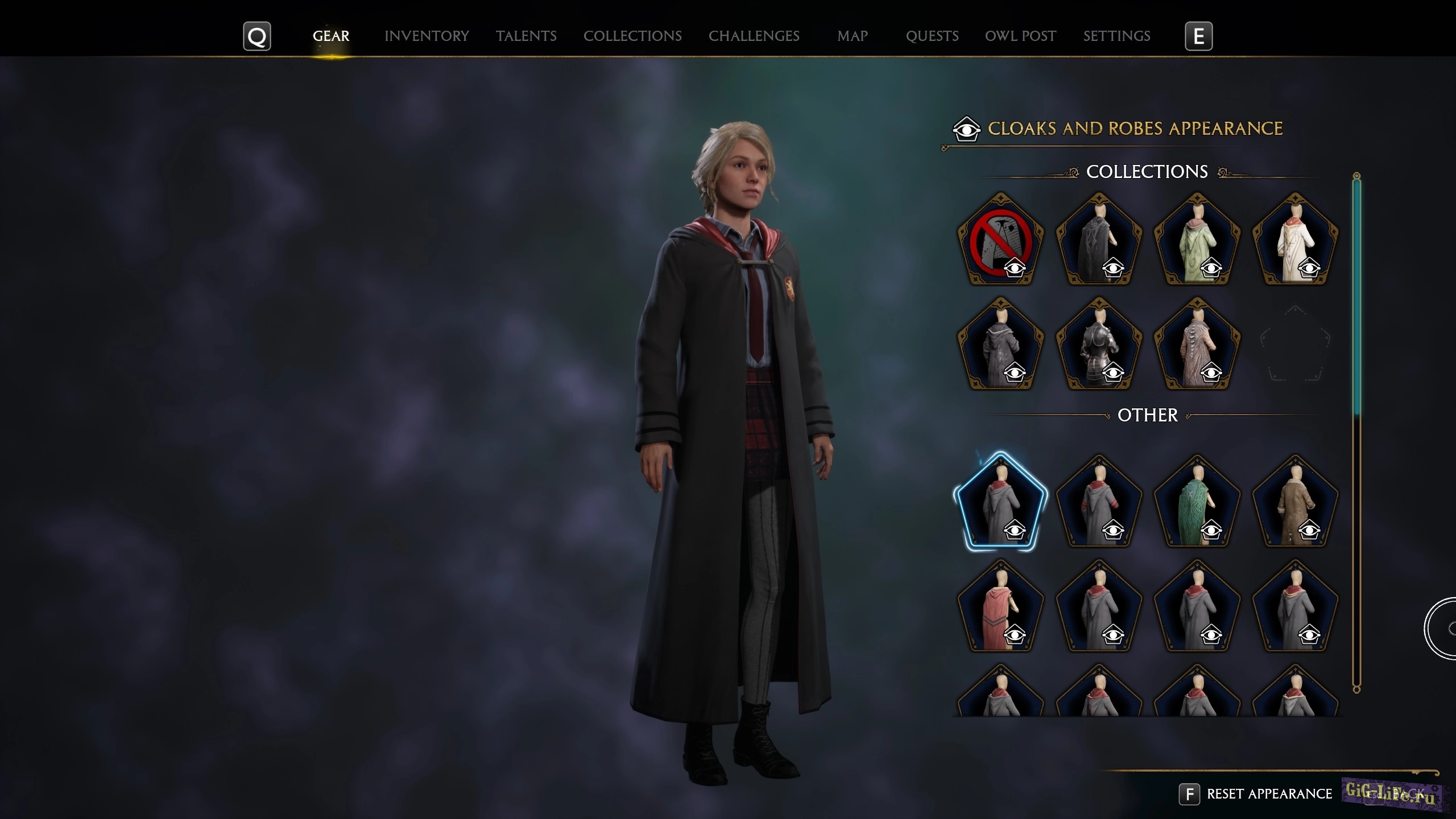1456x819 pixels.
Task: Select the highlighted grey school robe
Action: coord(1000,503)
